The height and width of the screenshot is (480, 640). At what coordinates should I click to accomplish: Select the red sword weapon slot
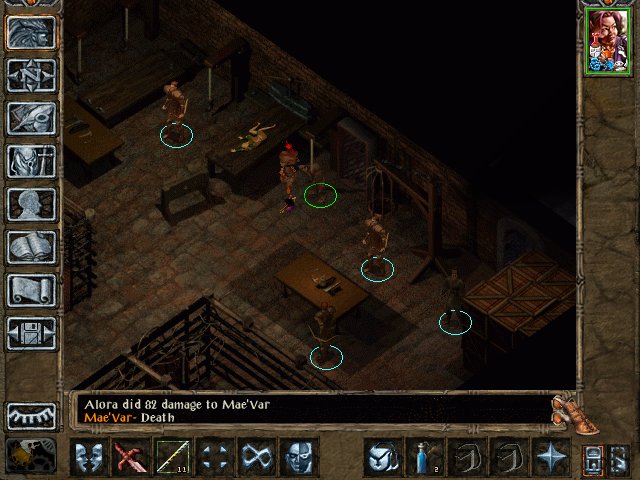pyautogui.click(x=130, y=458)
